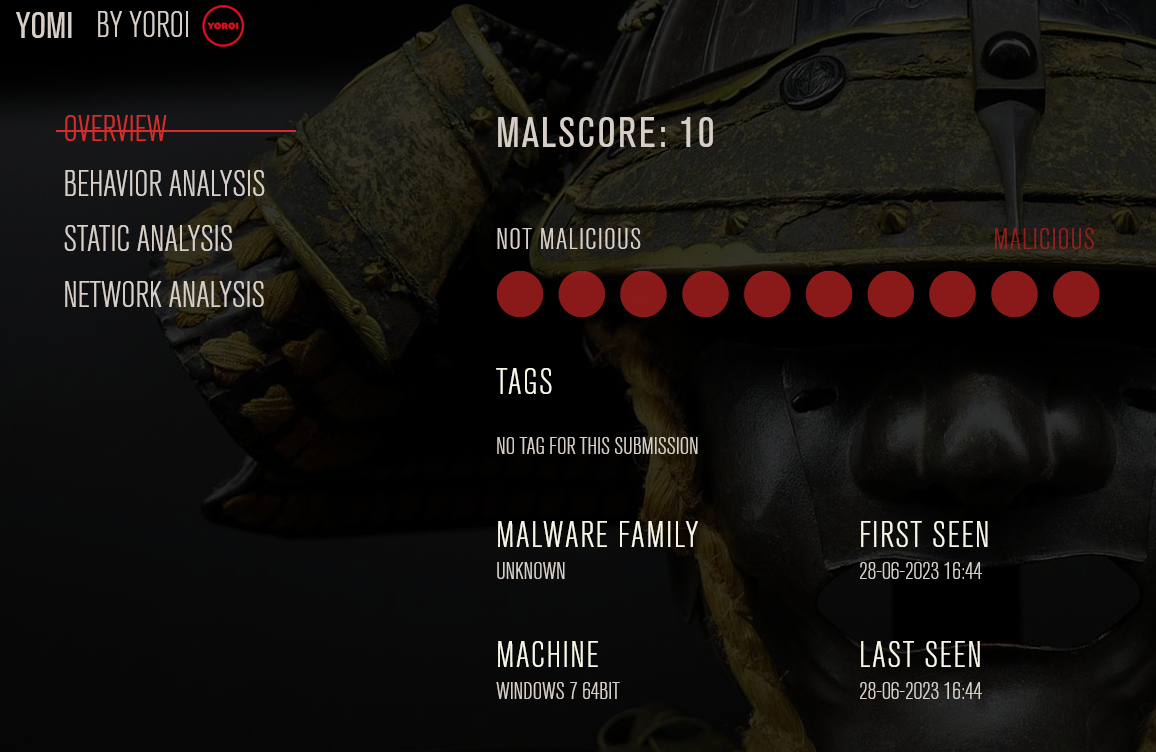This screenshot has height=752, width=1156.
Task: Switch to Behavior Analysis
Action: pos(164,184)
